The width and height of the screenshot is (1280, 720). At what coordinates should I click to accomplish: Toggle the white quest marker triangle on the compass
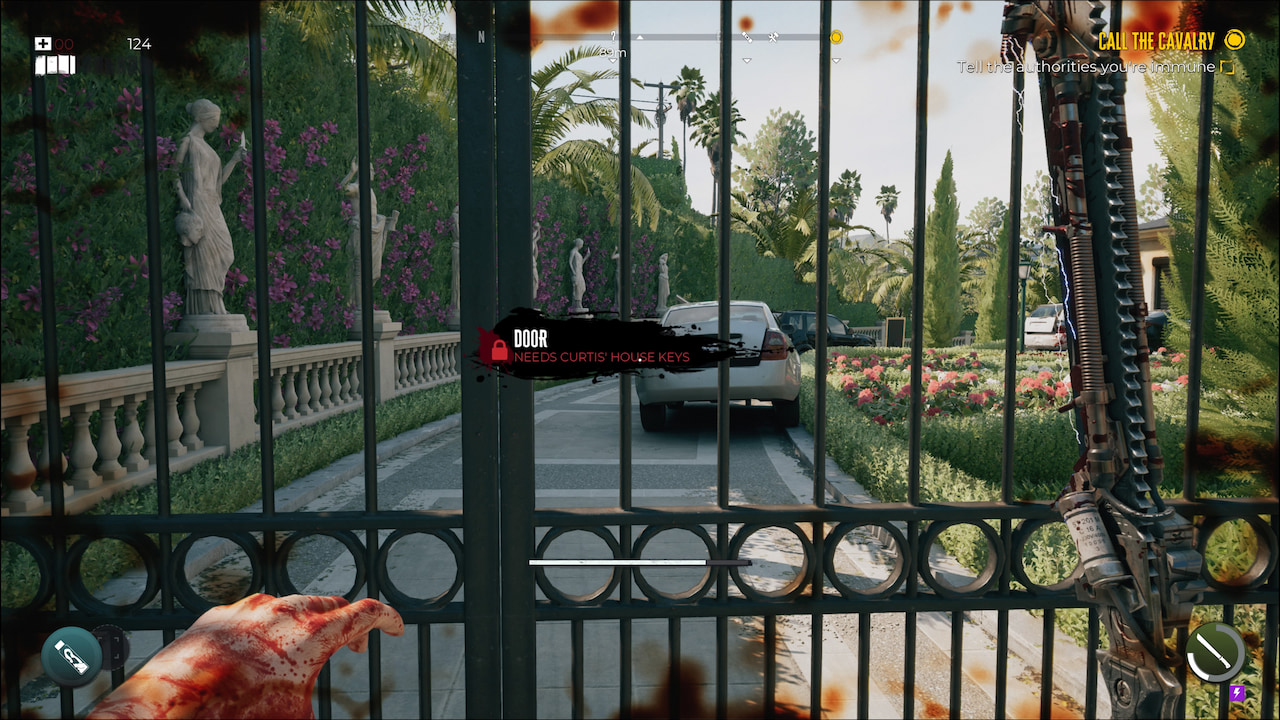click(639, 37)
